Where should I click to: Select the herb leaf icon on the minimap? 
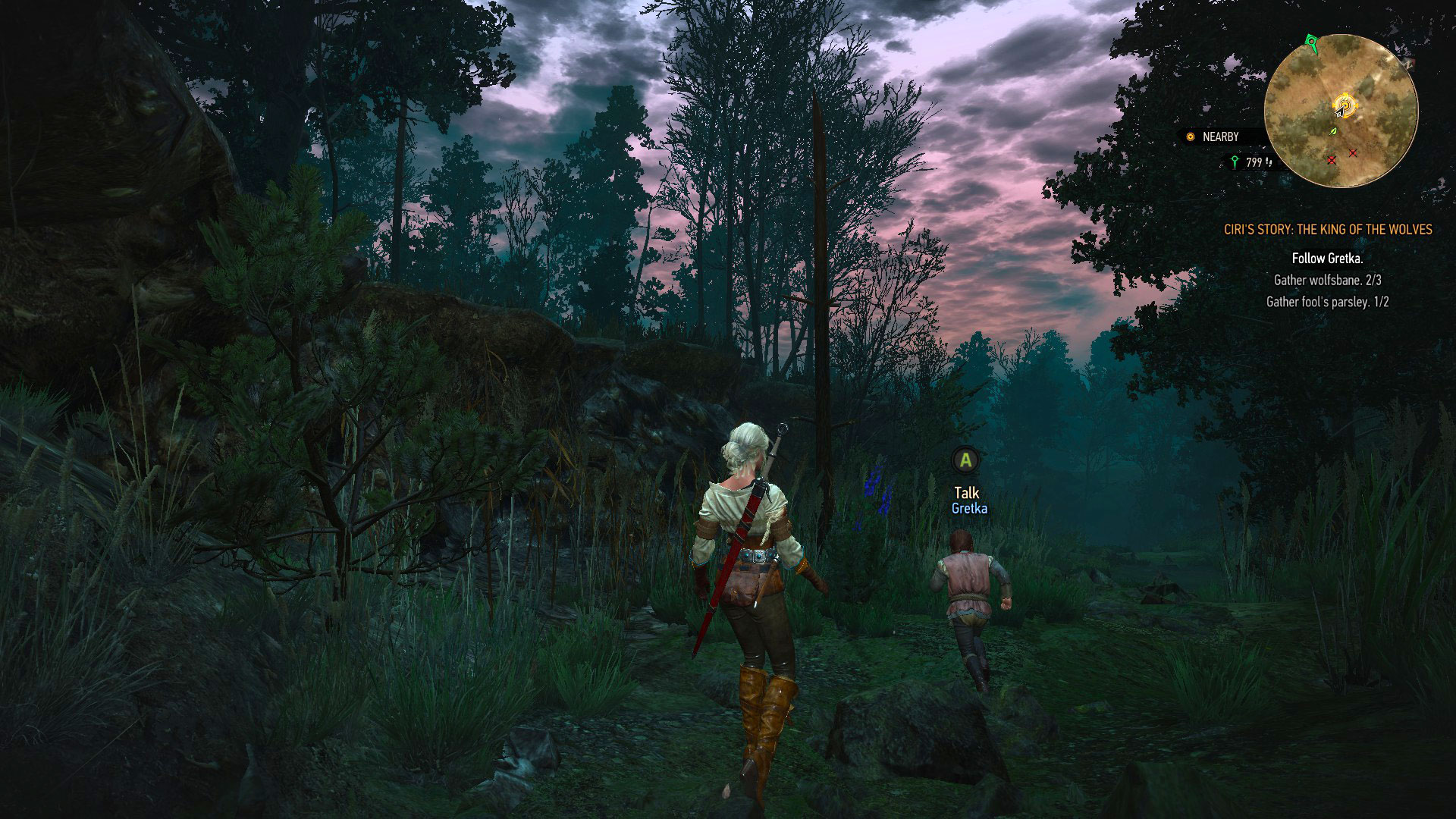click(1332, 132)
